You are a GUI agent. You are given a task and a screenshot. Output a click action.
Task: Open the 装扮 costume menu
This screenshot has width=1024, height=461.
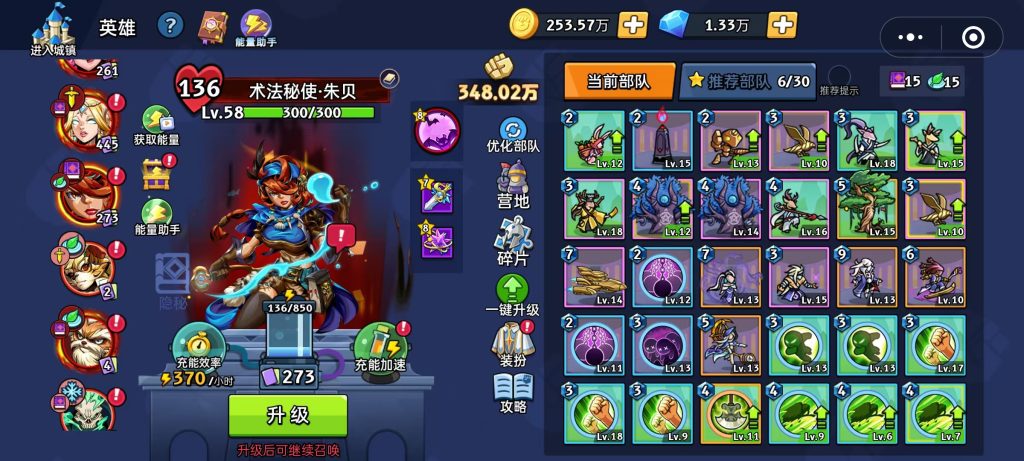[x=513, y=345]
